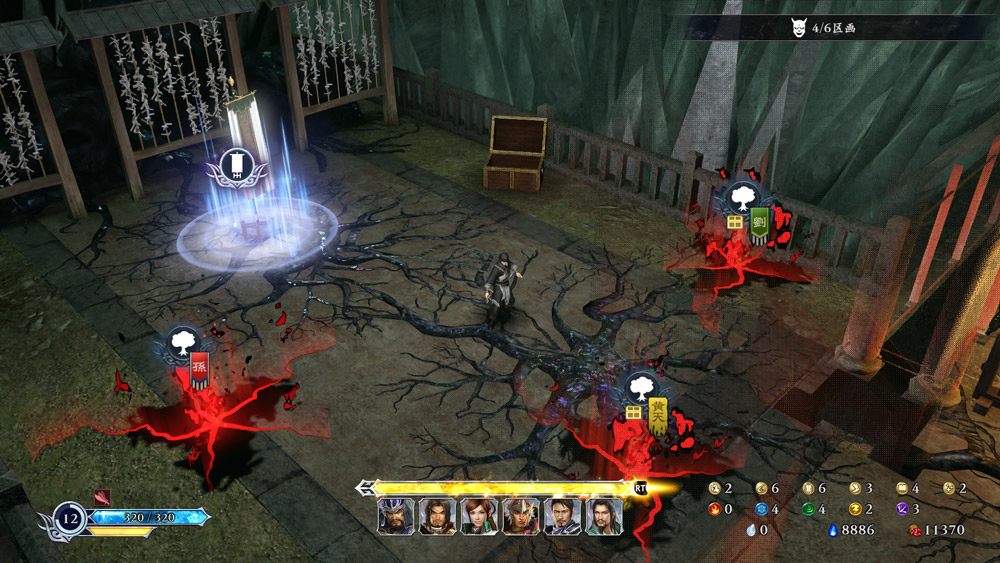
Task: Select the red-helmeted warrior portrait
Action: (521, 516)
